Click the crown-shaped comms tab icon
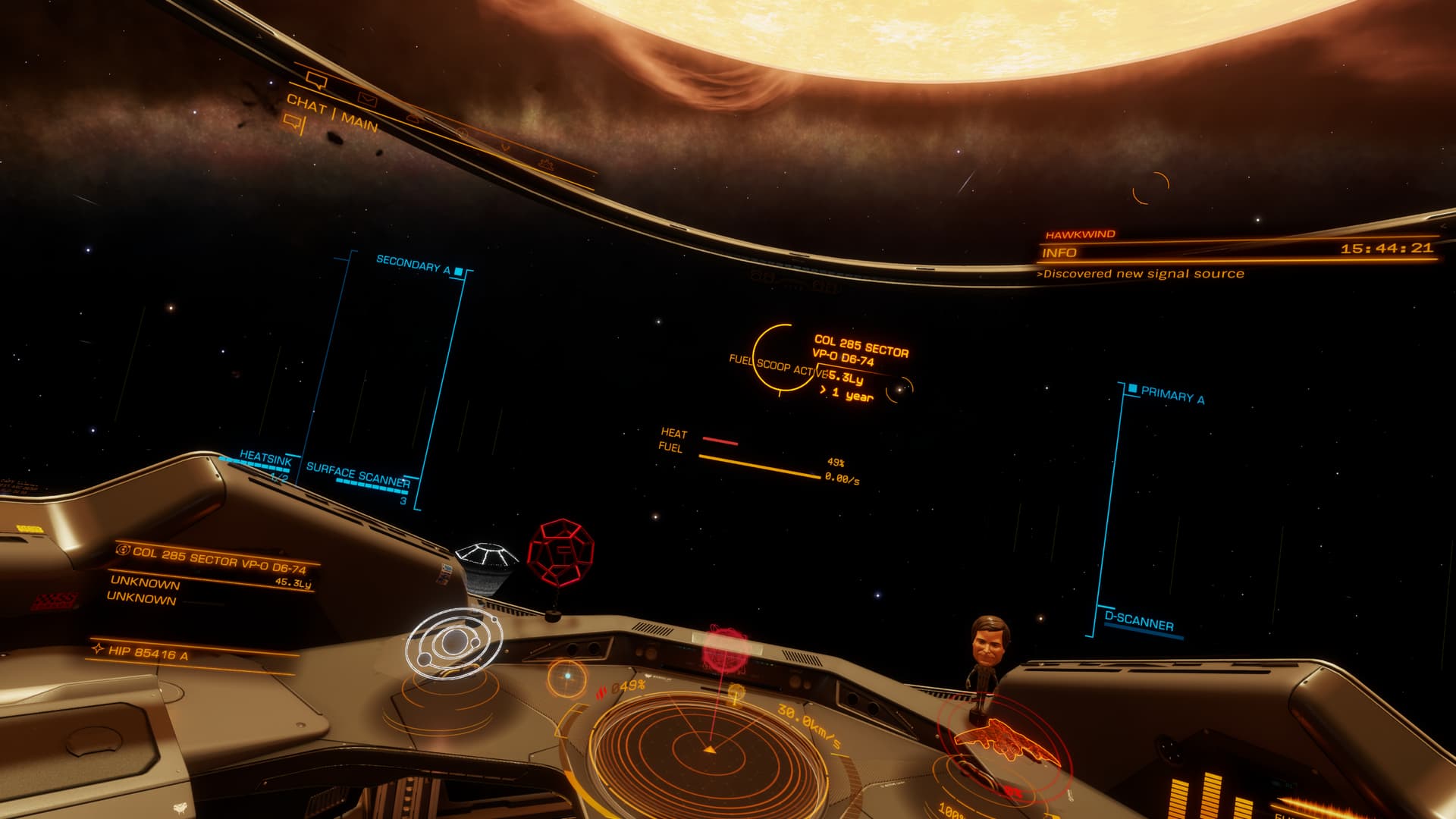The image size is (1456, 819). click(x=545, y=163)
